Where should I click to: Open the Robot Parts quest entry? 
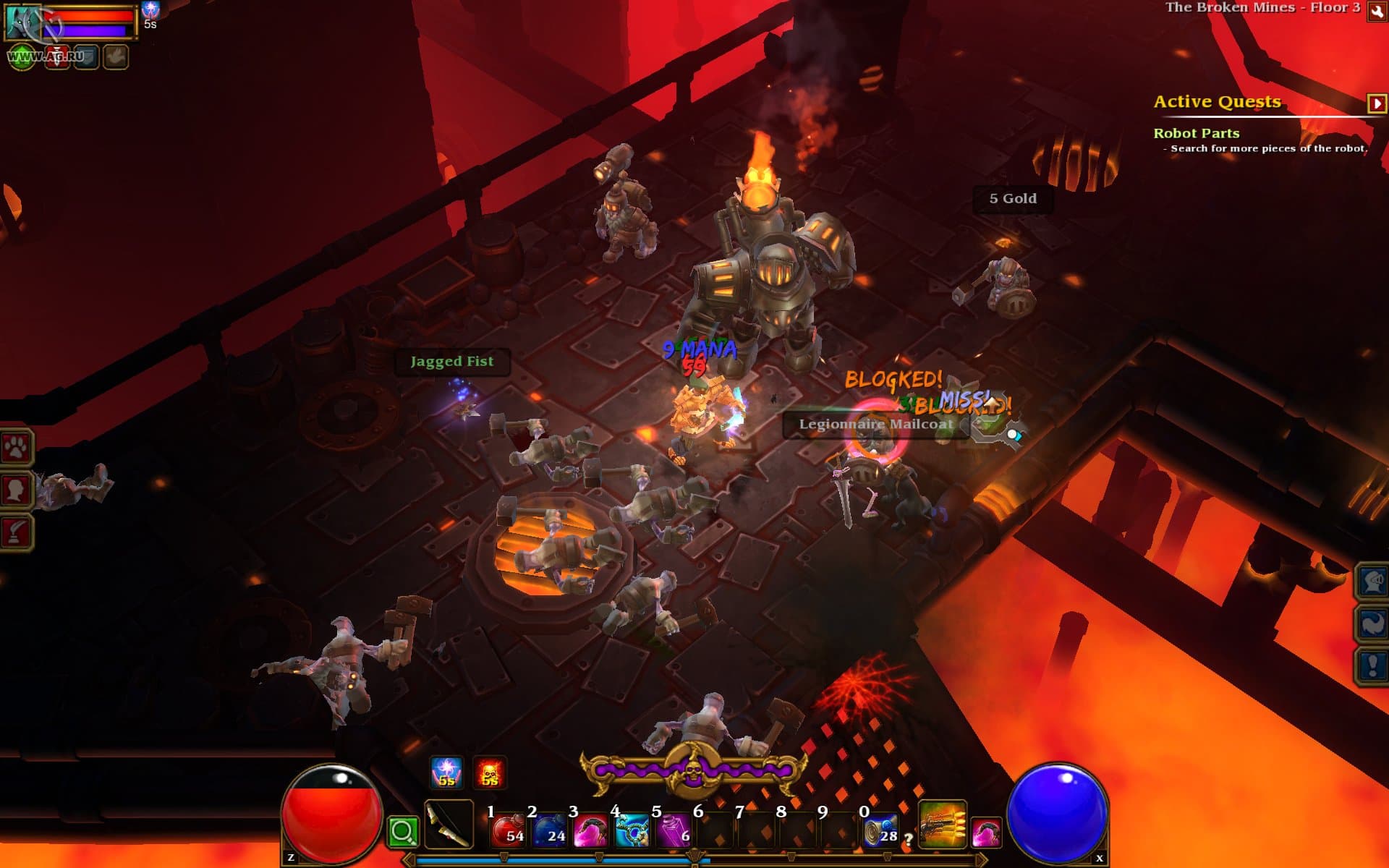pyautogui.click(x=1196, y=133)
